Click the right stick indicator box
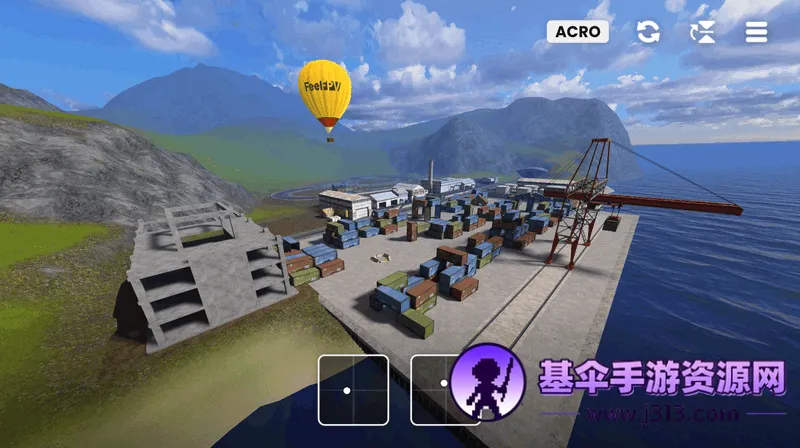The width and height of the screenshot is (800, 448). pos(437,389)
